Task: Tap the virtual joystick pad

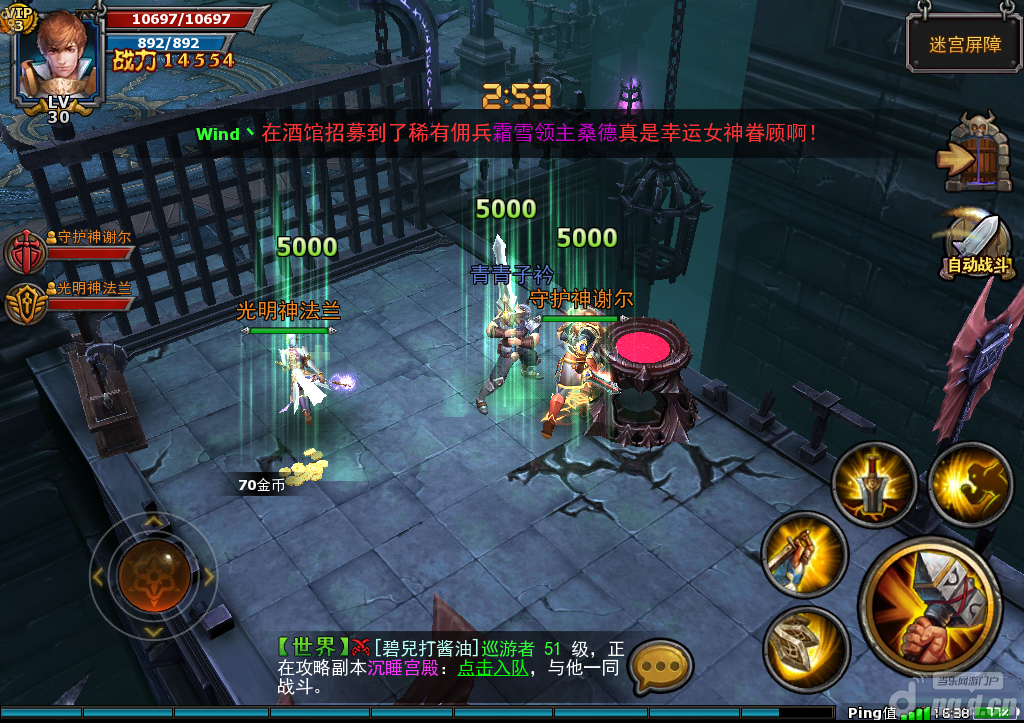Action: tap(153, 574)
